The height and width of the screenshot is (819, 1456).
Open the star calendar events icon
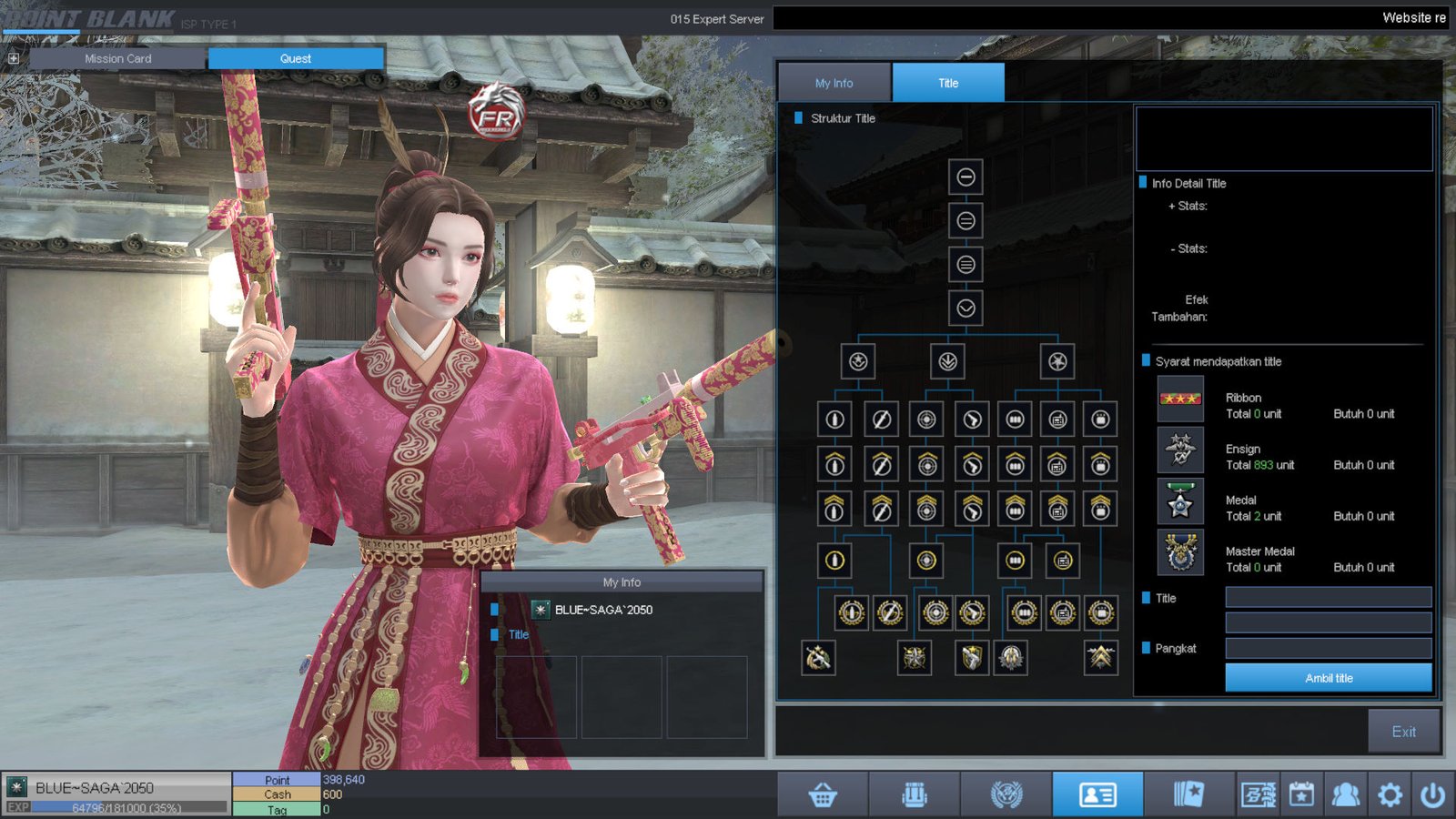[x=1301, y=795]
